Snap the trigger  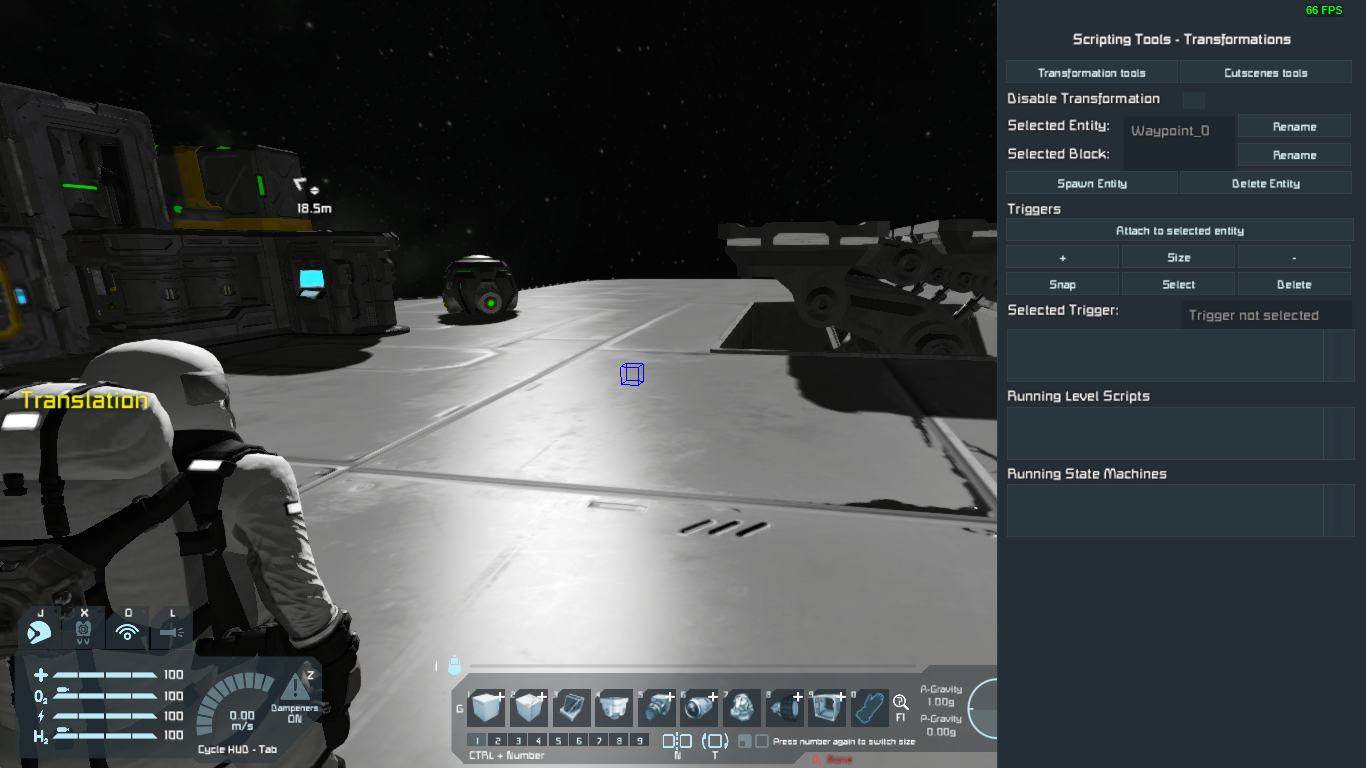(1062, 285)
